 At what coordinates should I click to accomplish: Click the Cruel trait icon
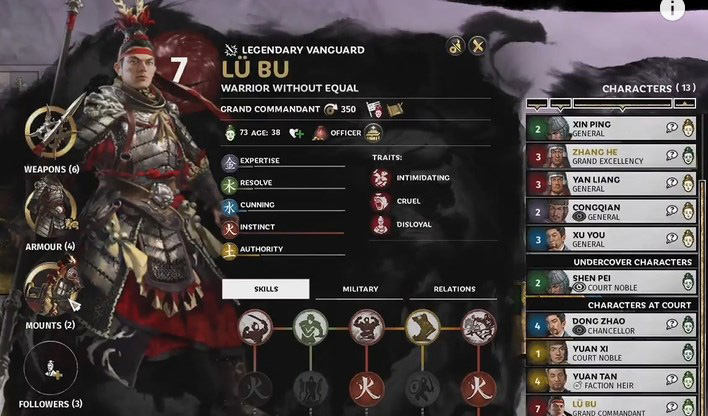[x=380, y=201]
